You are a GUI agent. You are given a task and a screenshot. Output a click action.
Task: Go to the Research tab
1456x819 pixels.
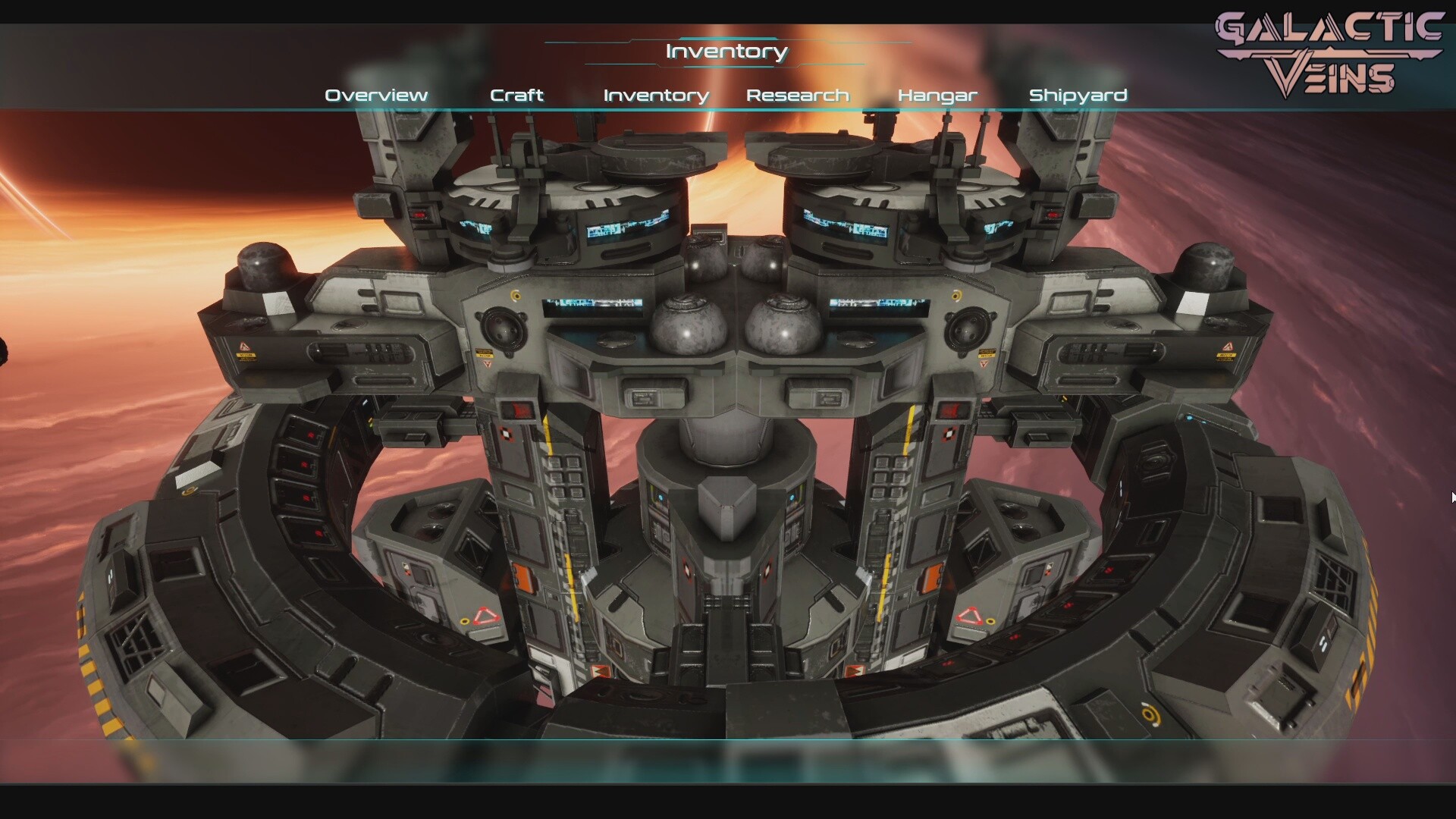(x=797, y=96)
